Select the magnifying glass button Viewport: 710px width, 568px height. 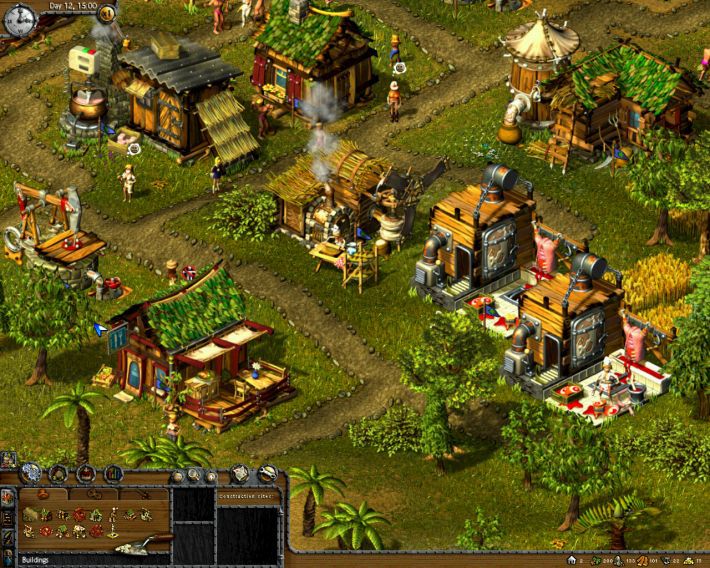[193, 474]
